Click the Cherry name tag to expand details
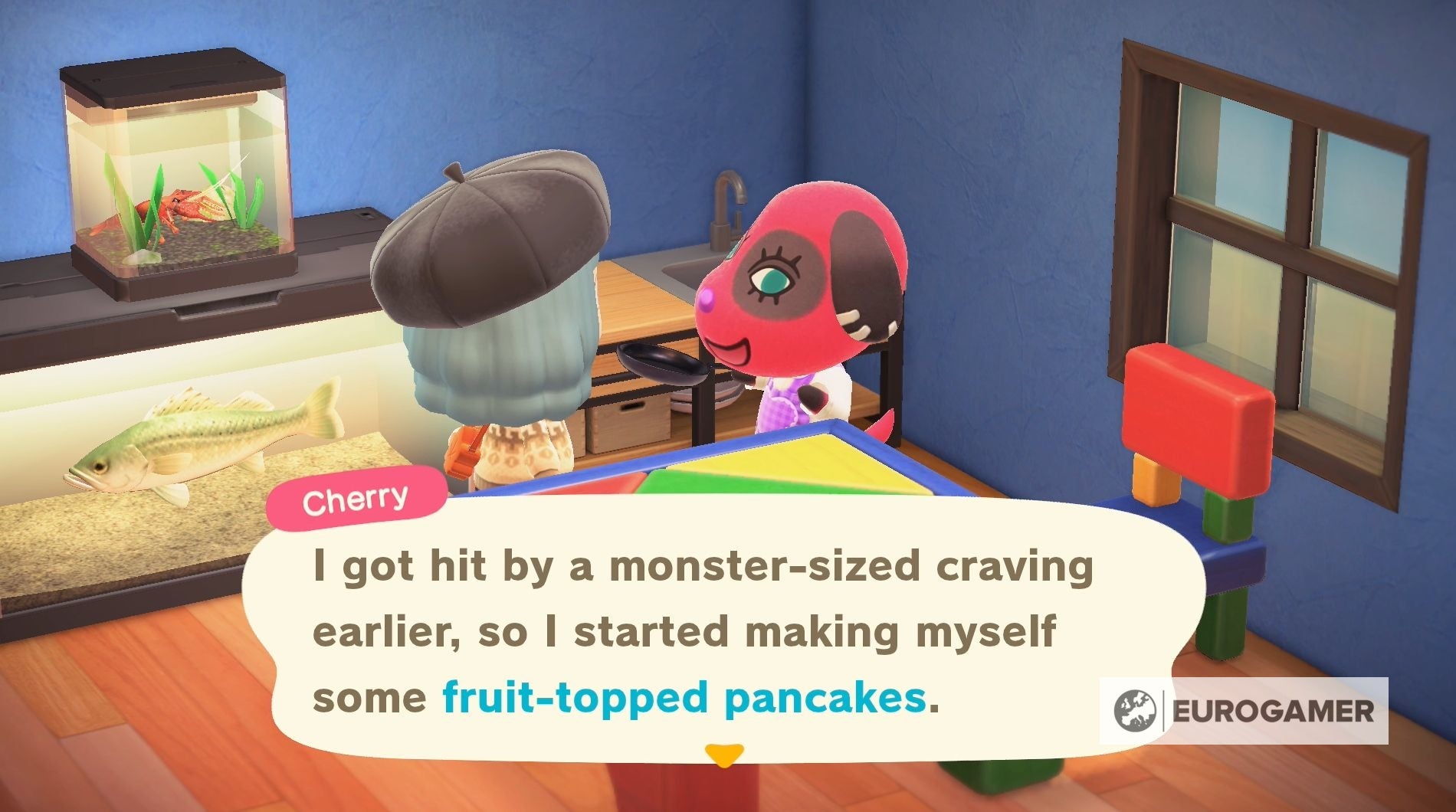Image resolution: width=1456 pixels, height=812 pixels. point(357,499)
